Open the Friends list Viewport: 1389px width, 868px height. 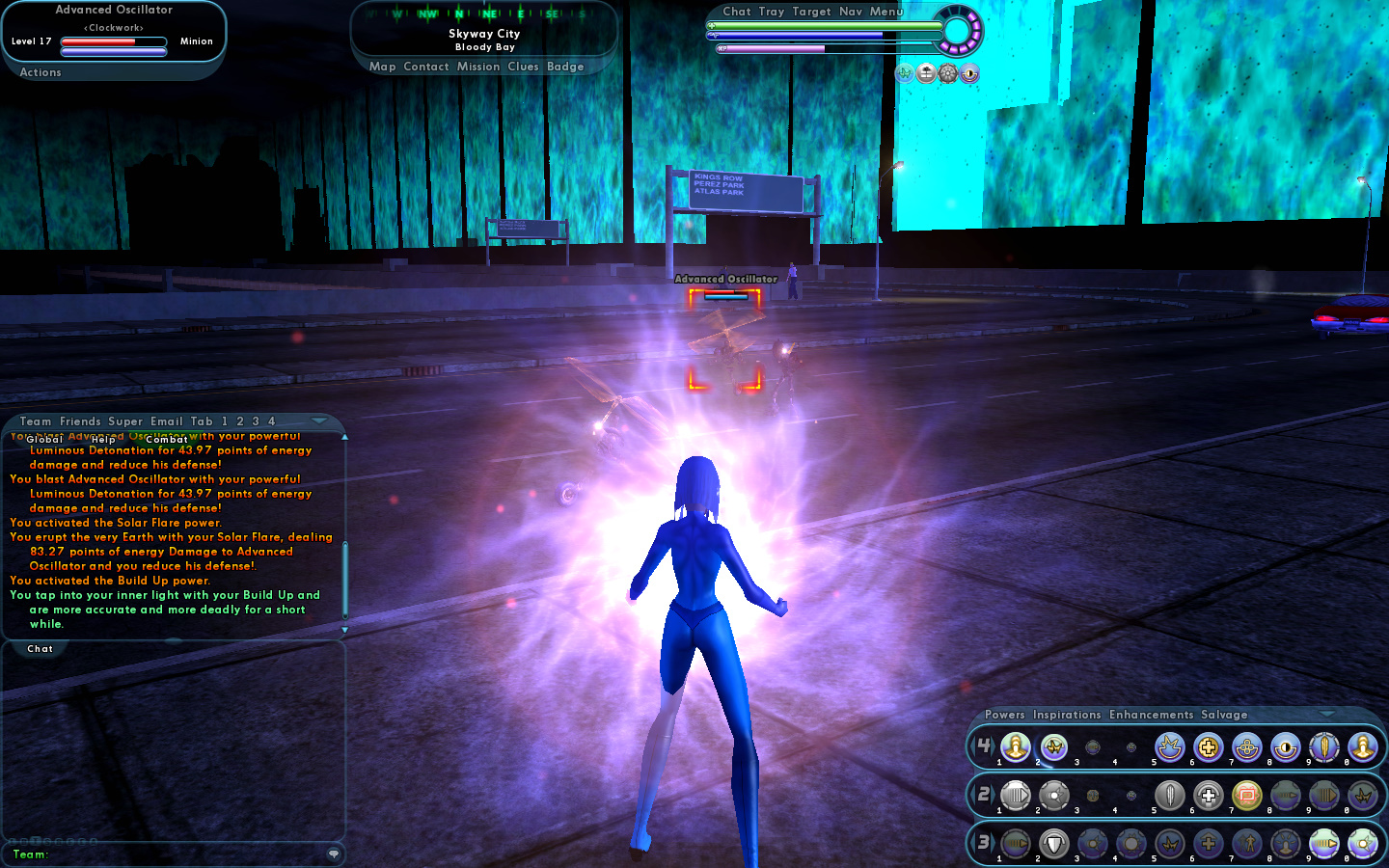(x=80, y=421)
